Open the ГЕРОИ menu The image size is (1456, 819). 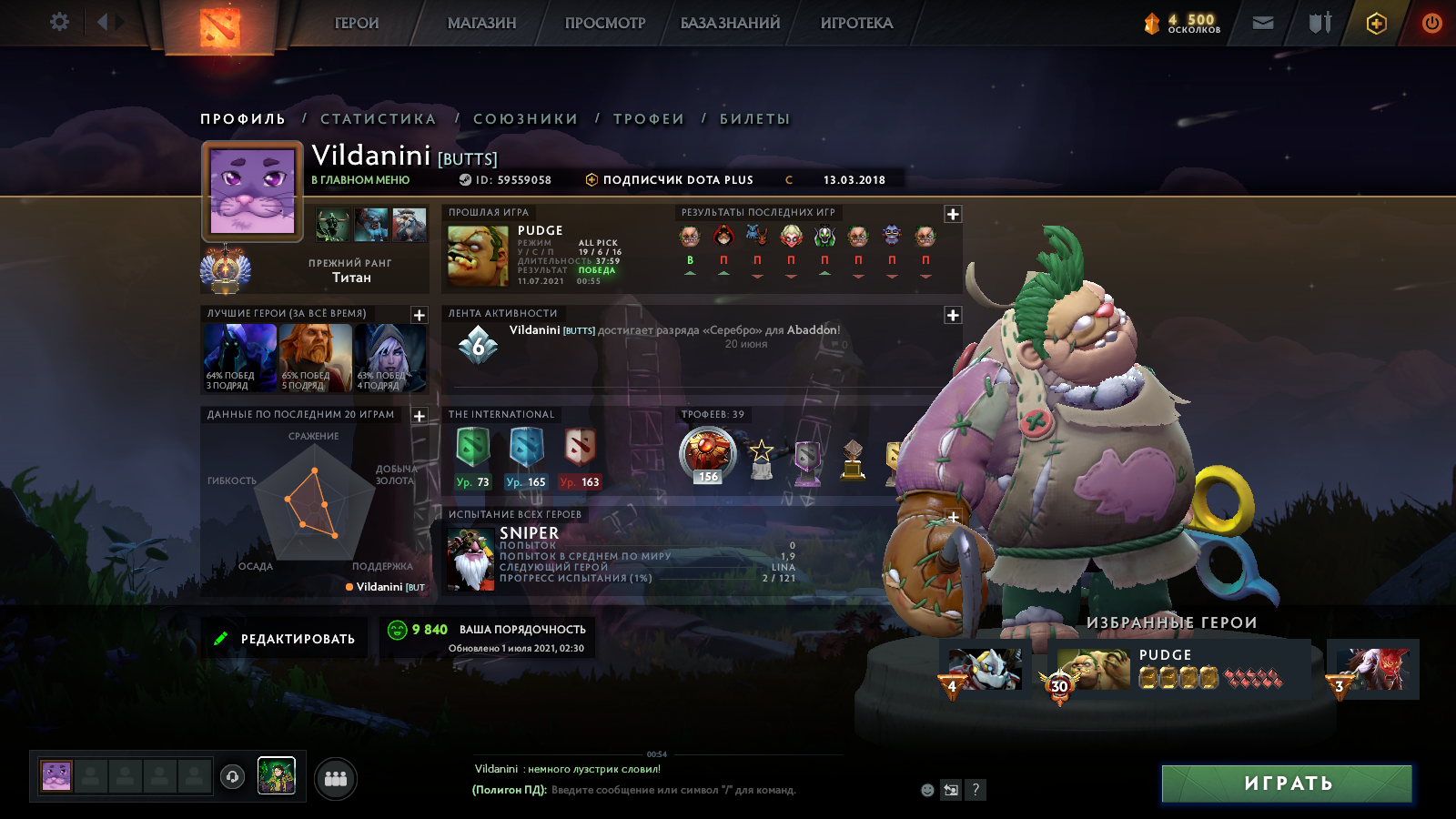click(x=357, y=24)
